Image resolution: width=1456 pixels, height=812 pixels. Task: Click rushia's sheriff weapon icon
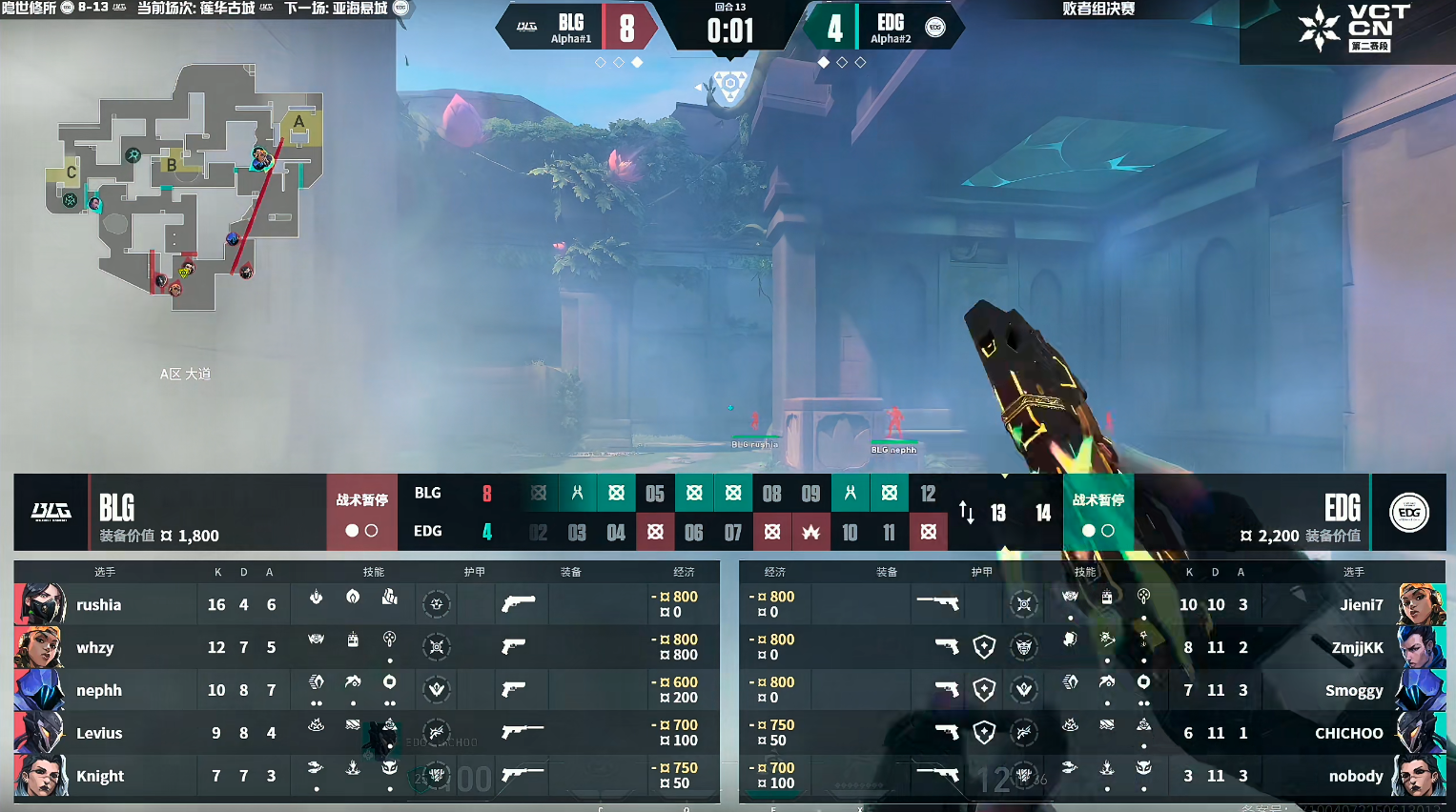pyautogui.click(x=518, y=603)
